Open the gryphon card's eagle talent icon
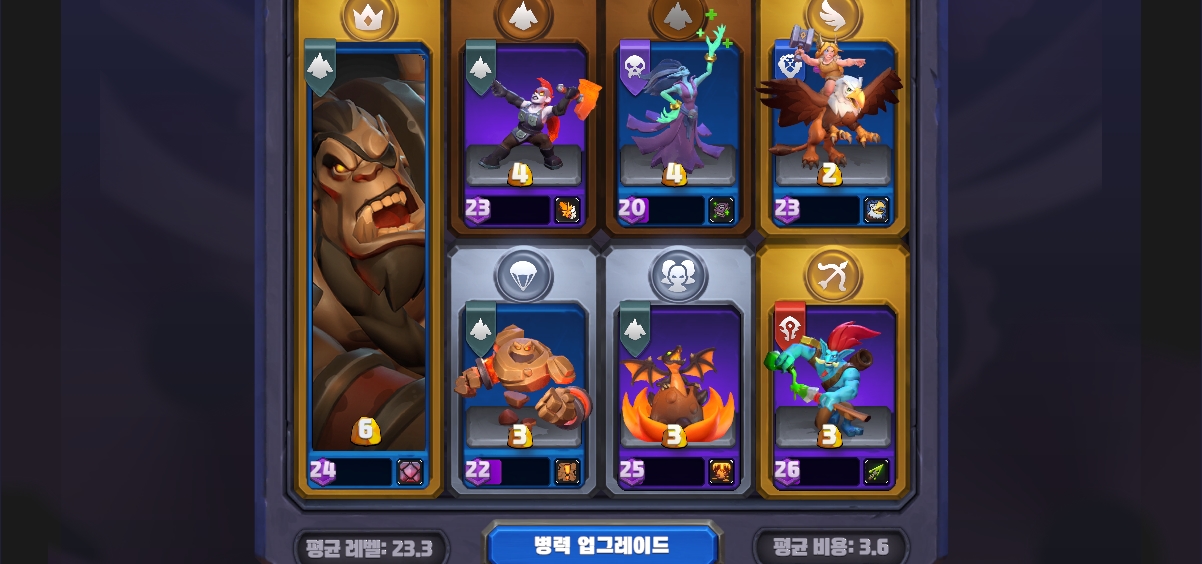 coord(876,209)
